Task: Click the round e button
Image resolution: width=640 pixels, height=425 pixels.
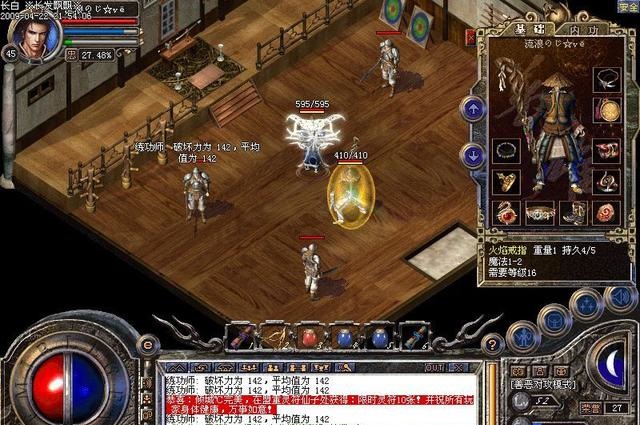Action: pyautogui.click(x=149, y=344)
